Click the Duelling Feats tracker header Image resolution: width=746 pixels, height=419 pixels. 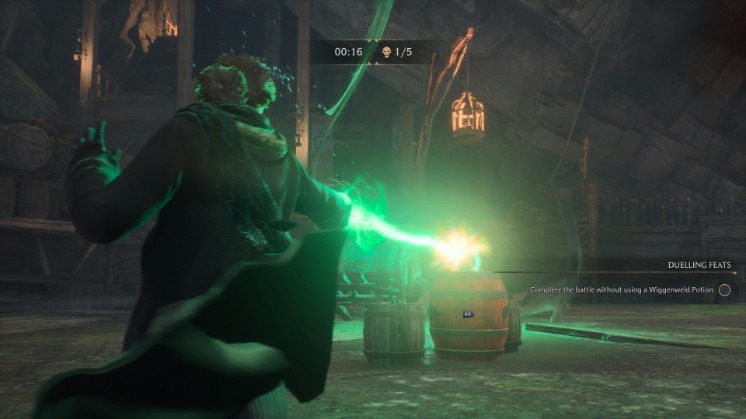[x=699, y=266]
